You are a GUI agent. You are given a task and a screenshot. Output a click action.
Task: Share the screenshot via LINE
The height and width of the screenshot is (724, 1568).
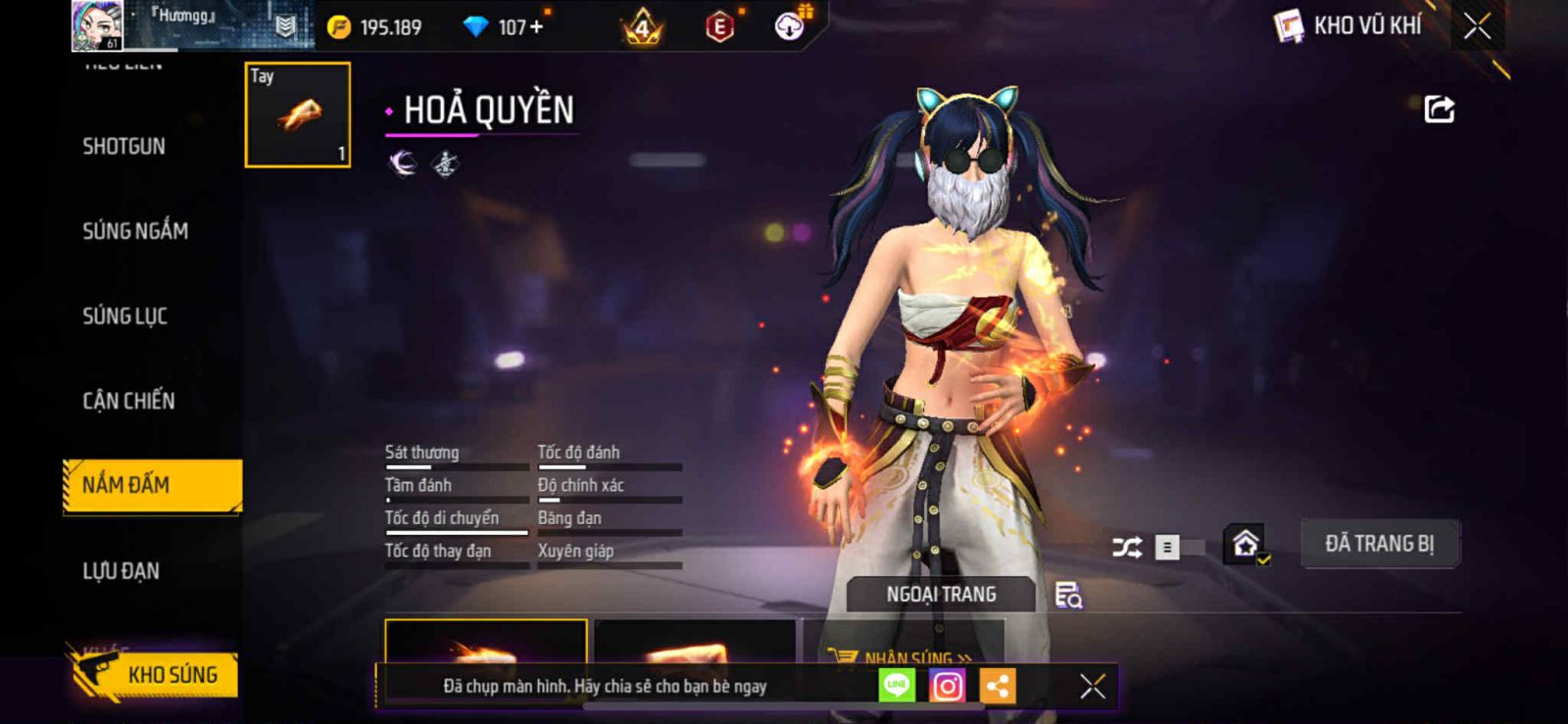[x=897, y=687]
